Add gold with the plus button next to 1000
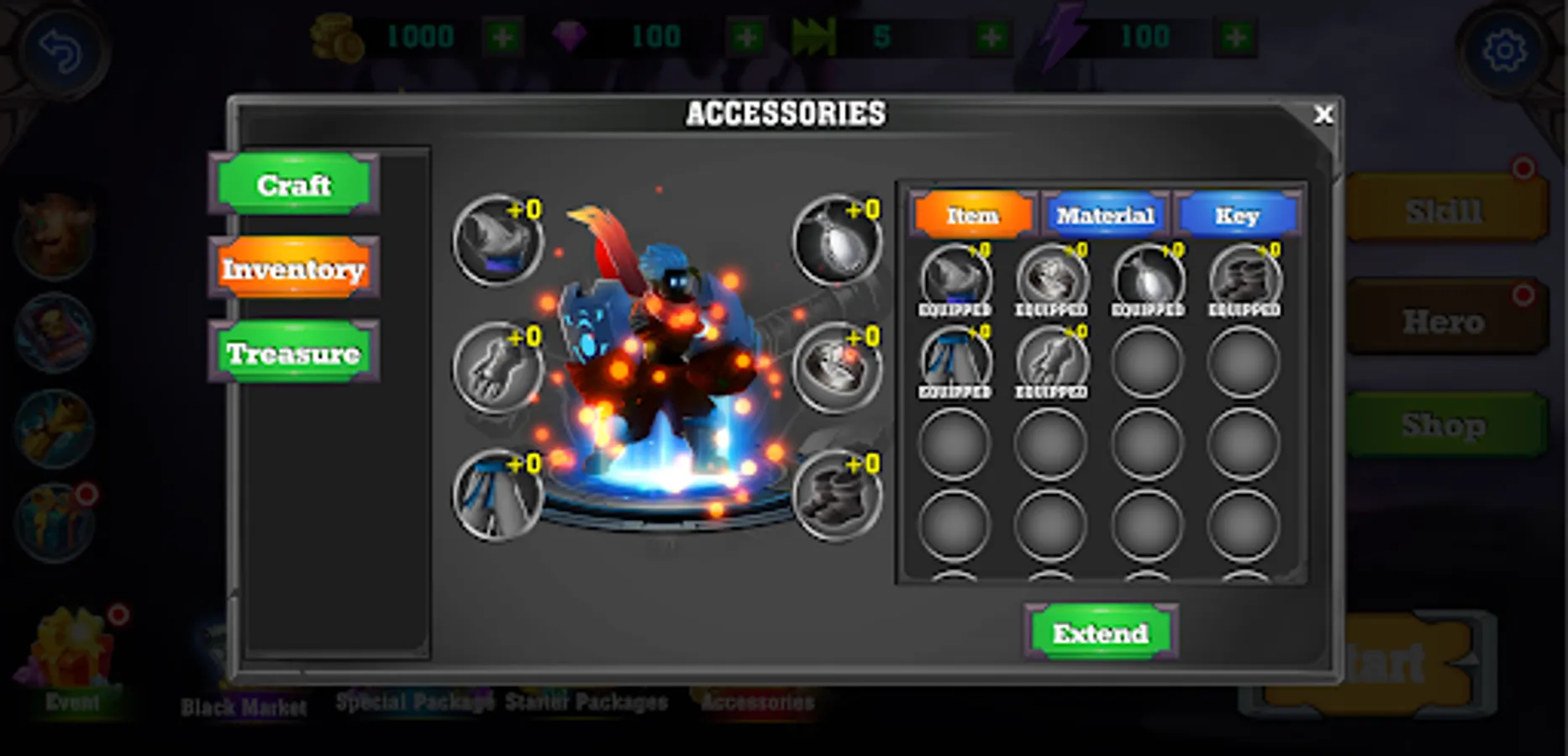 pos(502,36)
